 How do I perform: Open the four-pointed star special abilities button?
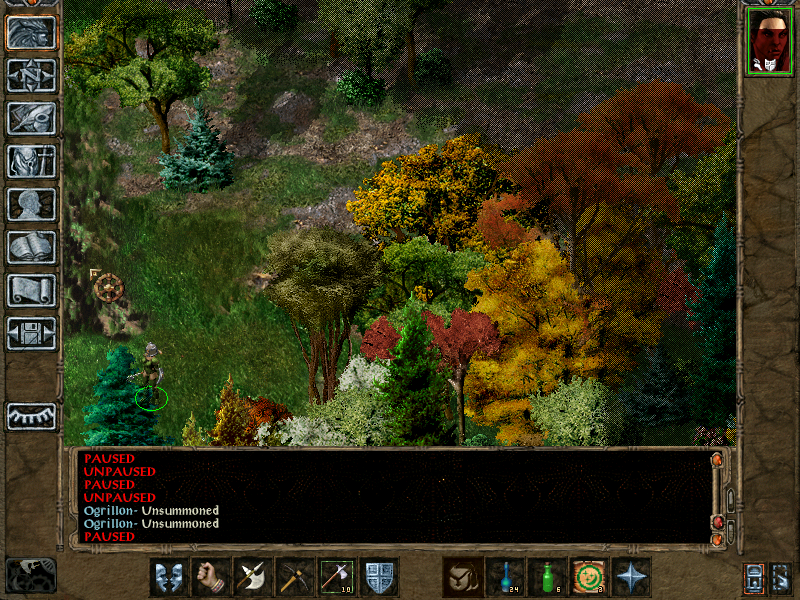[631, 577]
